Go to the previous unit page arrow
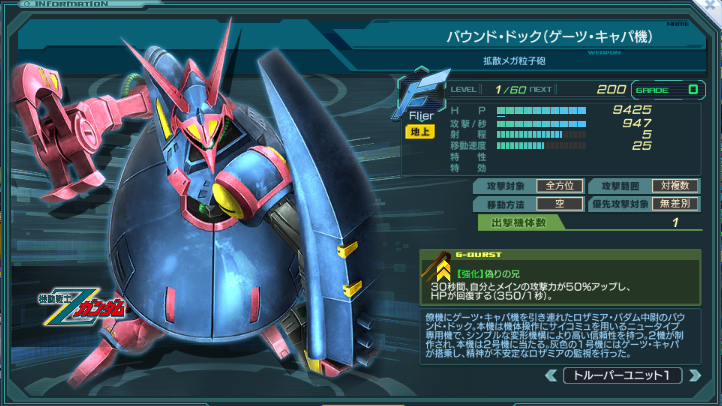 [551, 376]
